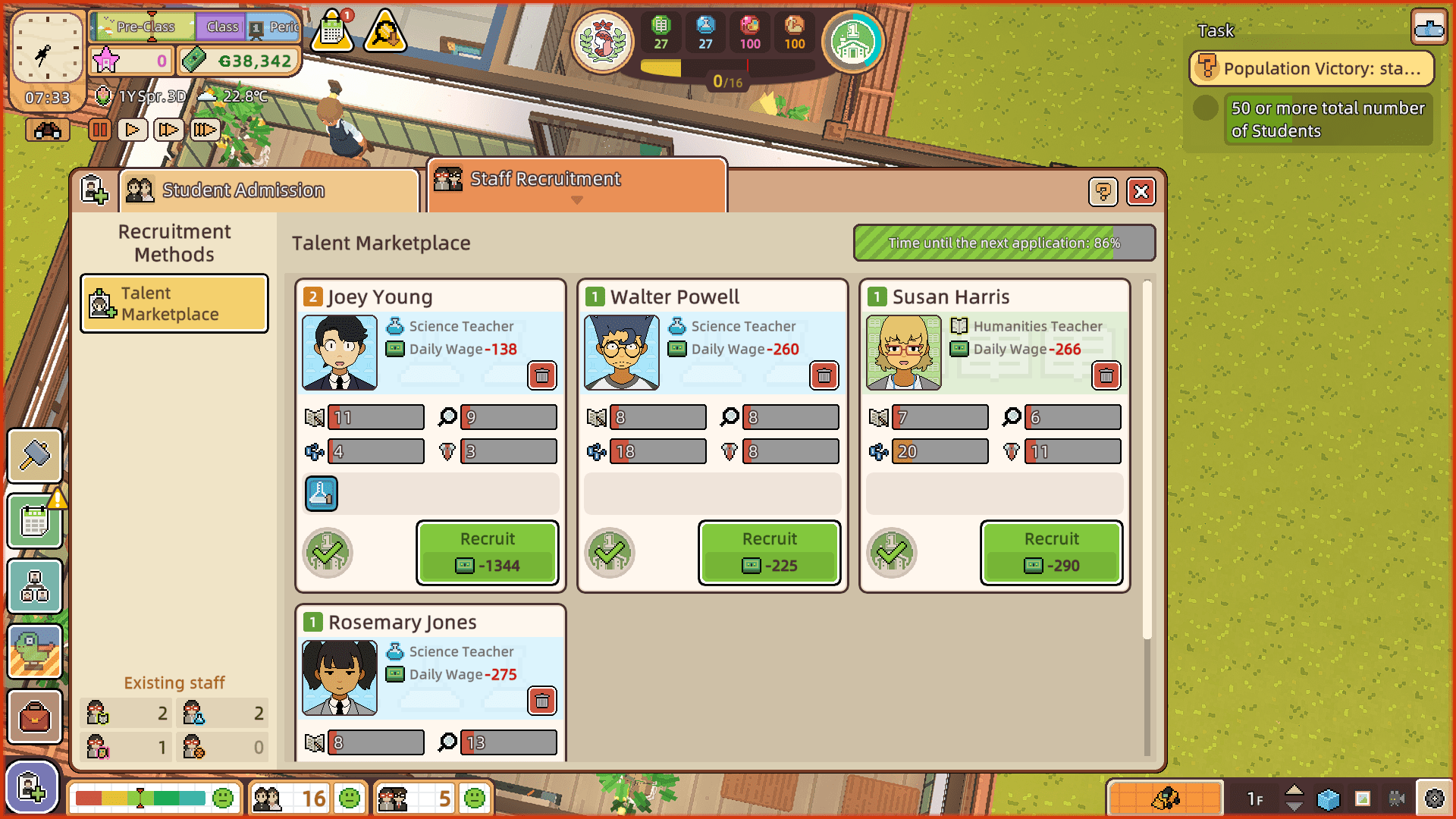Click the recruitment panel scrollbar

click(1144, 455)
